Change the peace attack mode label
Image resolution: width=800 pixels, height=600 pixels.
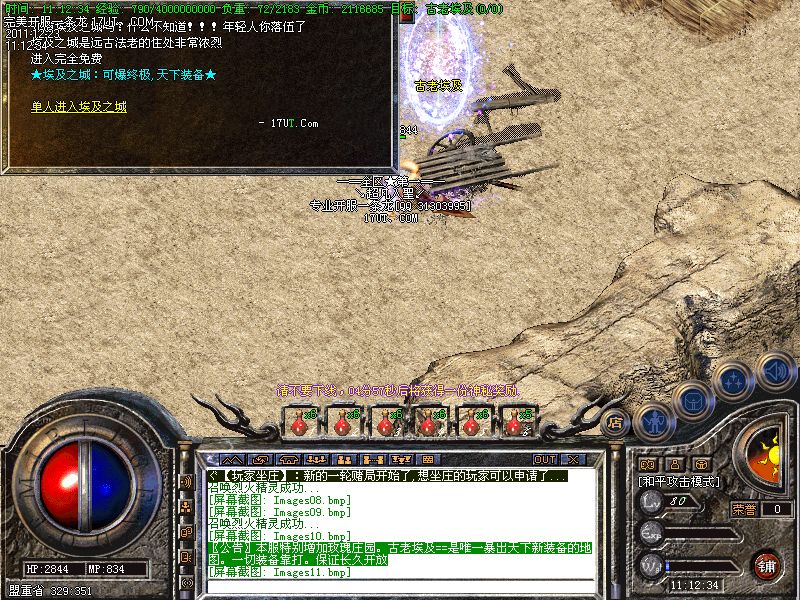click(679, 481)
